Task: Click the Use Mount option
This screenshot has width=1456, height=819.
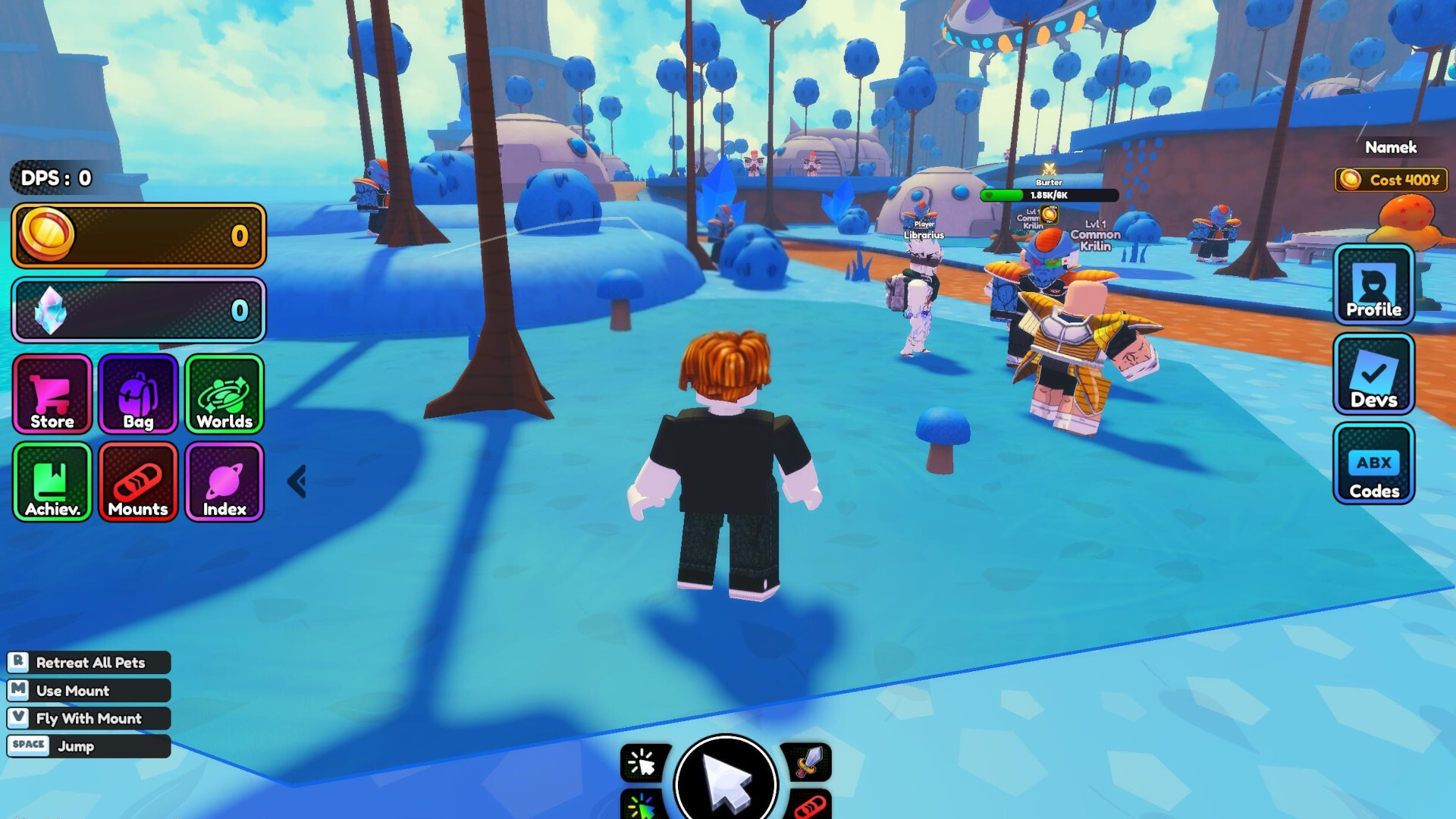Action: (89, 691)
